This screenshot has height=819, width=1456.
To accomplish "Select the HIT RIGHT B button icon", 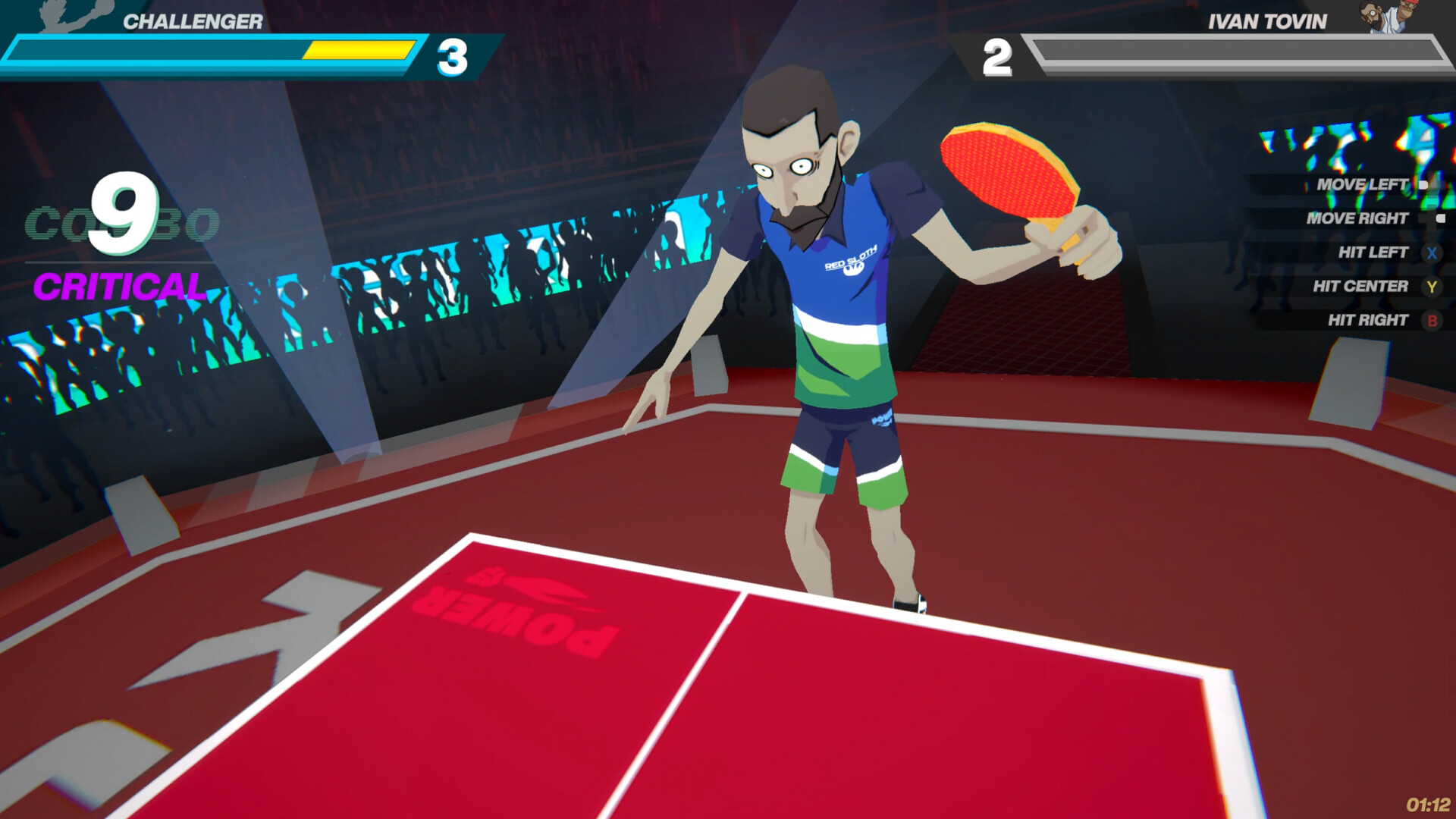I will click(1430, 319).
